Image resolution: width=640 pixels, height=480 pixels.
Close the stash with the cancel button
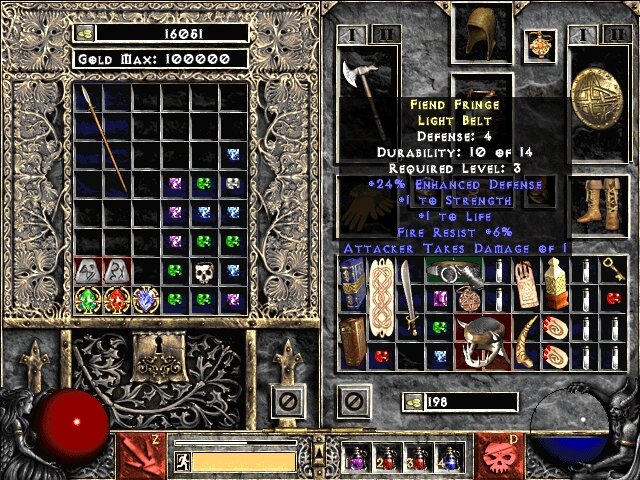(288, 403)
